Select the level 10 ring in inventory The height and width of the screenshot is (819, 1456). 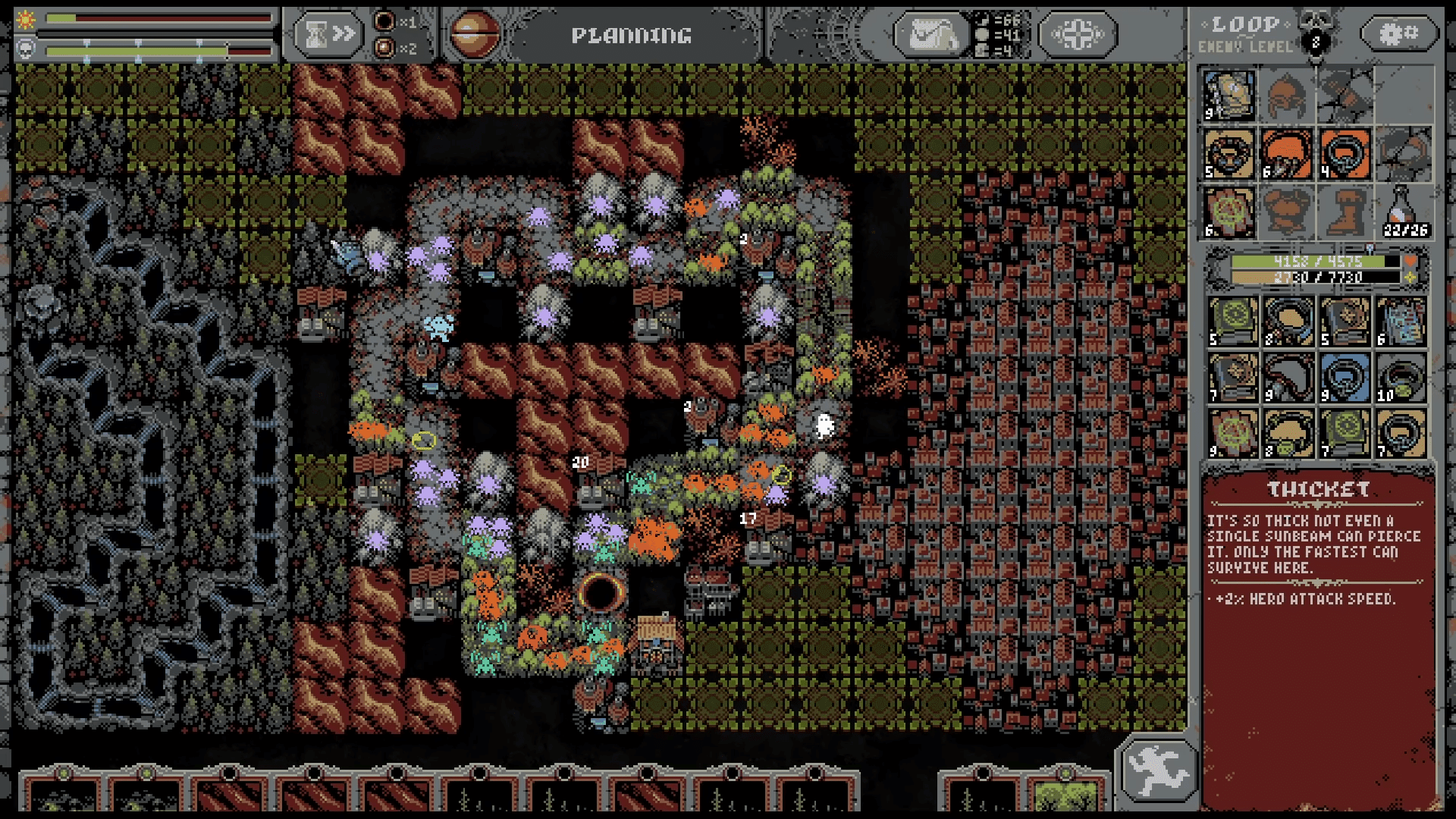[1401, 377]
